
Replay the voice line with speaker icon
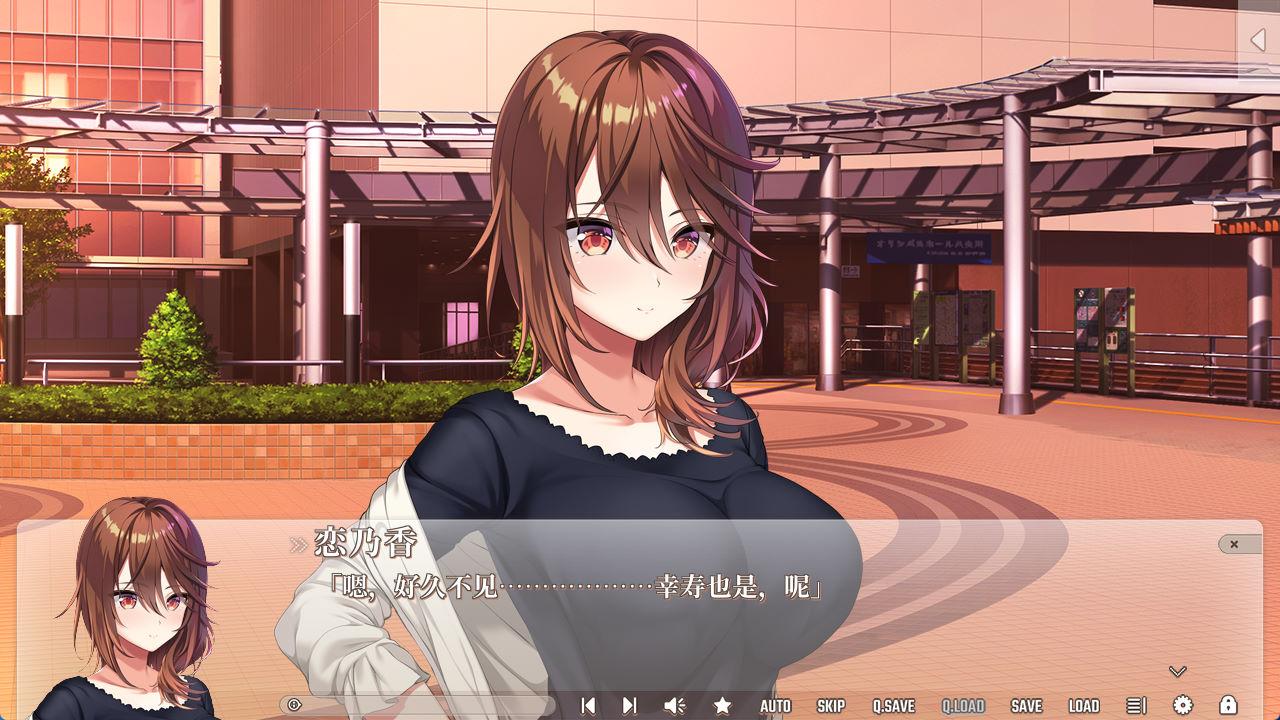click(x=675, y=706)
